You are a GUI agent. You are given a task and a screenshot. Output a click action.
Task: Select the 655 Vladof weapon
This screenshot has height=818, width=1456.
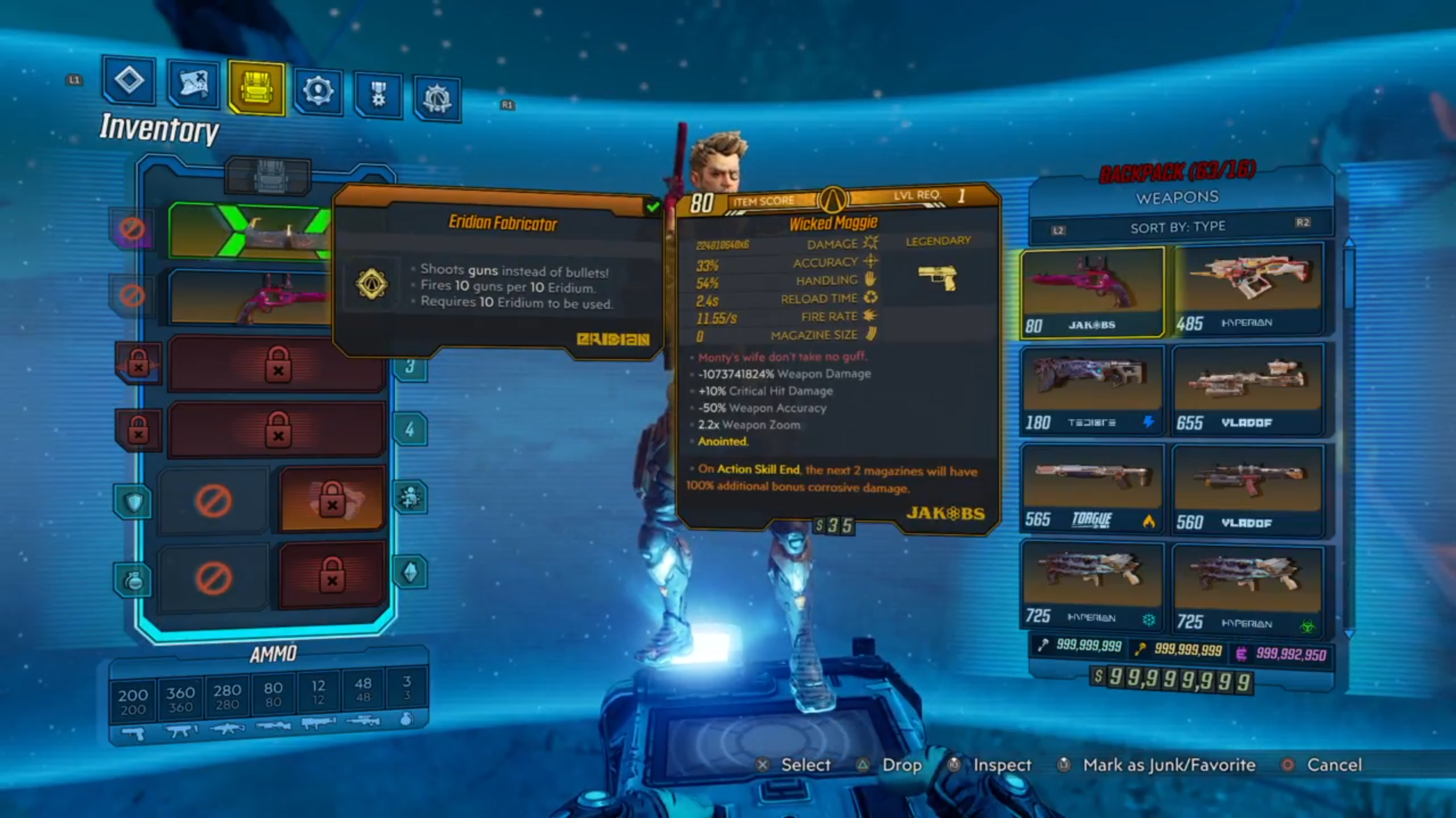1247,390
